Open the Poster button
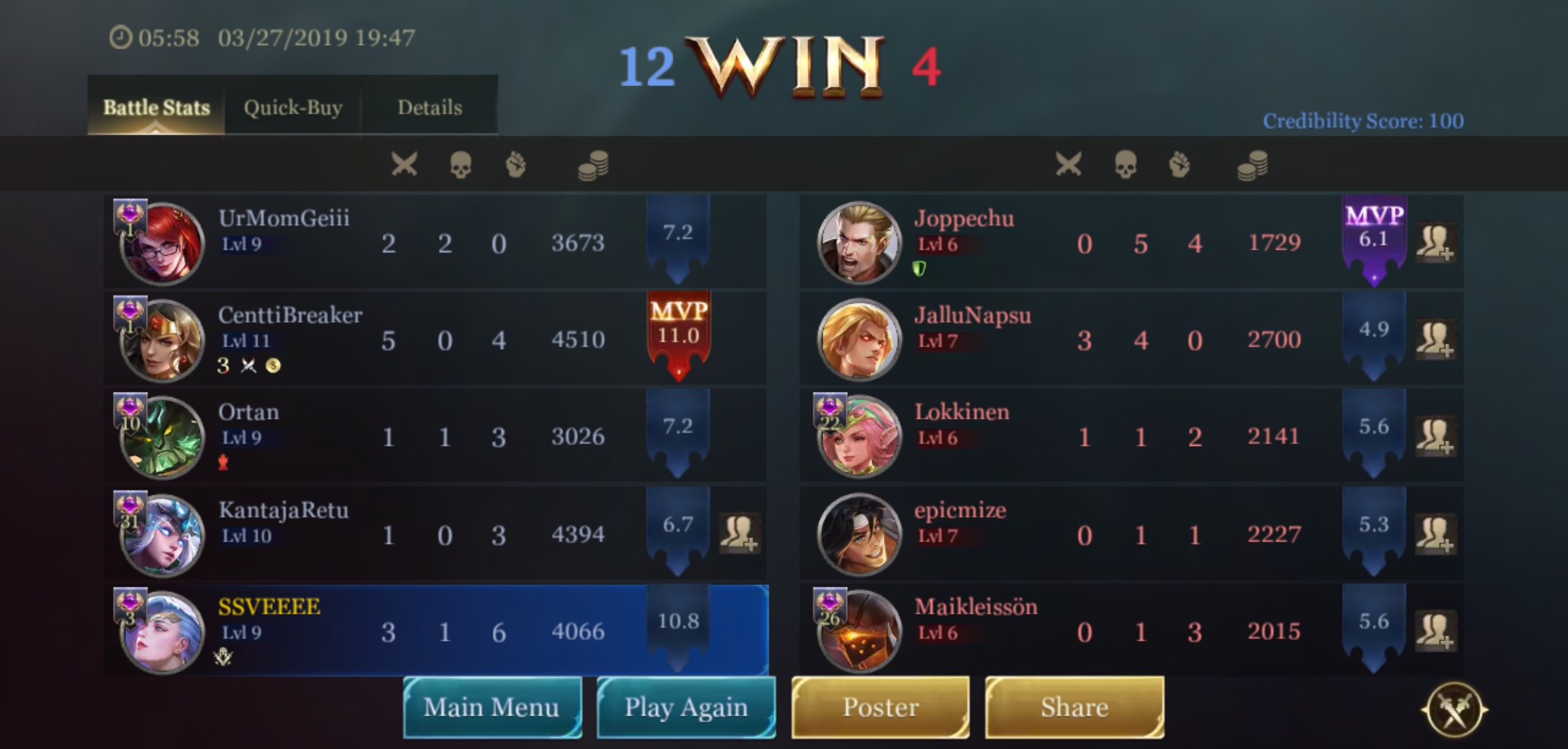 click(880, 707)
